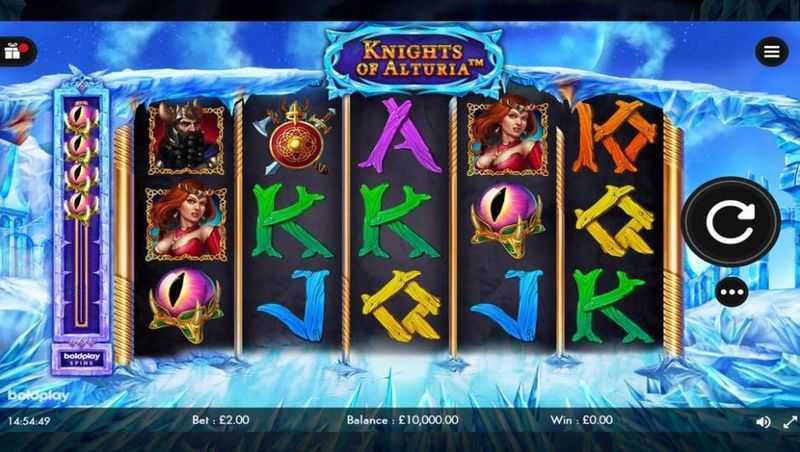The image size is (800, 452).
Task: Open the gift box promotions icon
Action: (14, 51)
